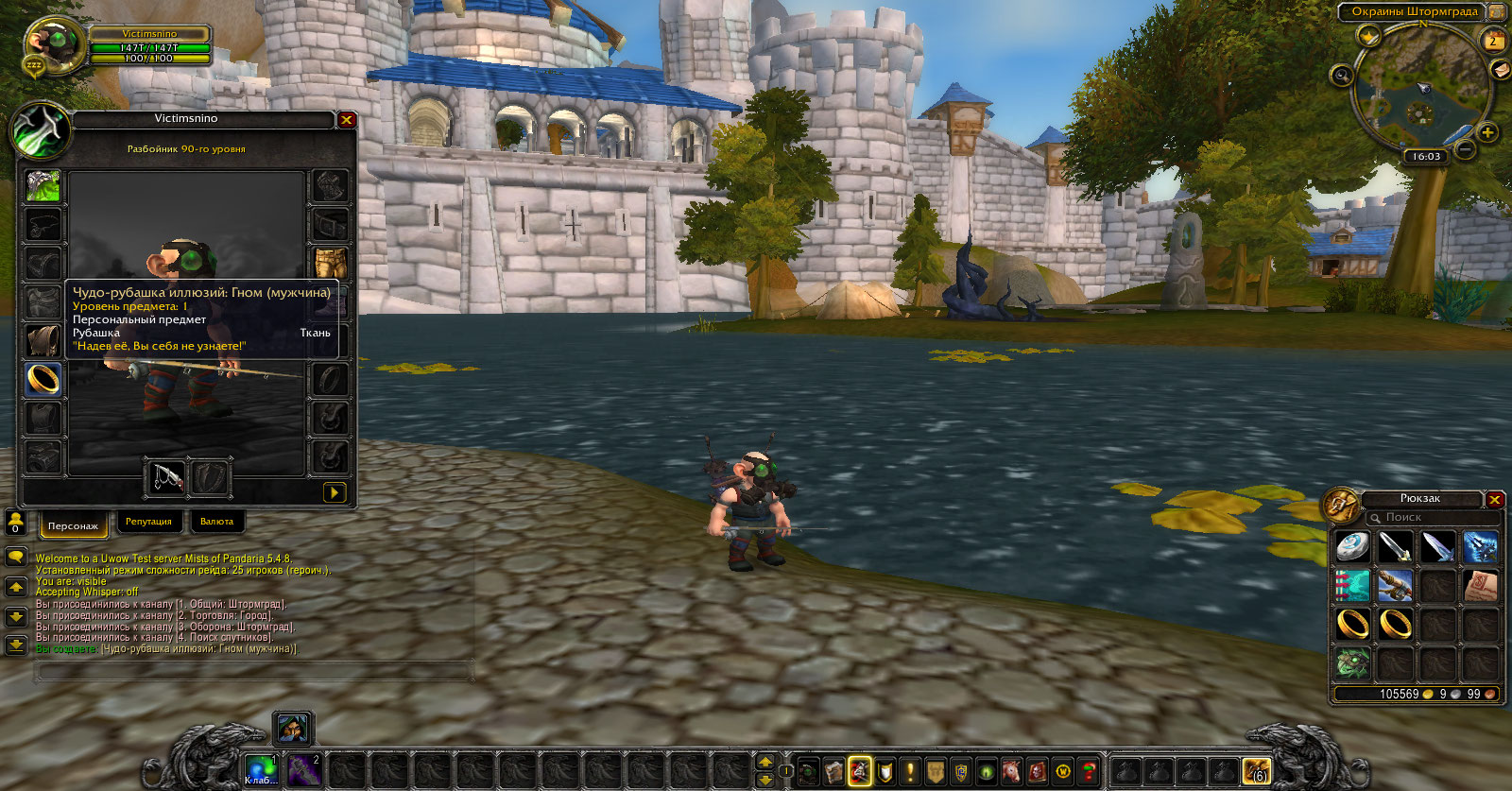Close the Victimsnino character panel

[x=347, y=120]
